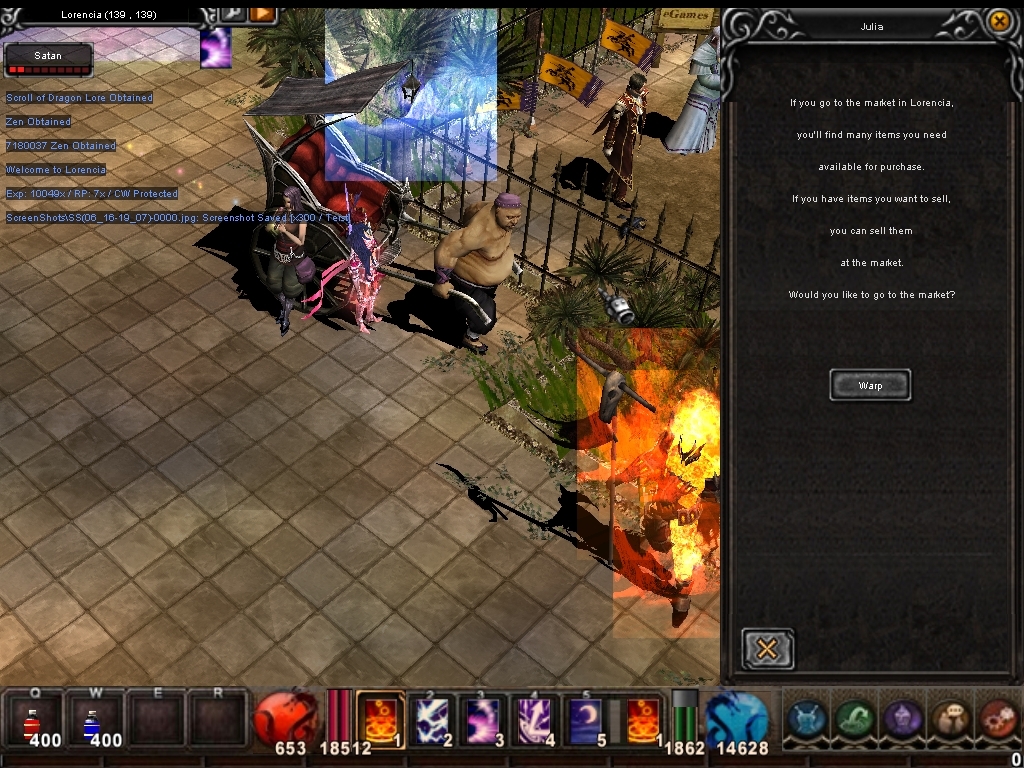
Task: Choose the purple dragon skill in slot 4
Action: click(x=536, y=718)
